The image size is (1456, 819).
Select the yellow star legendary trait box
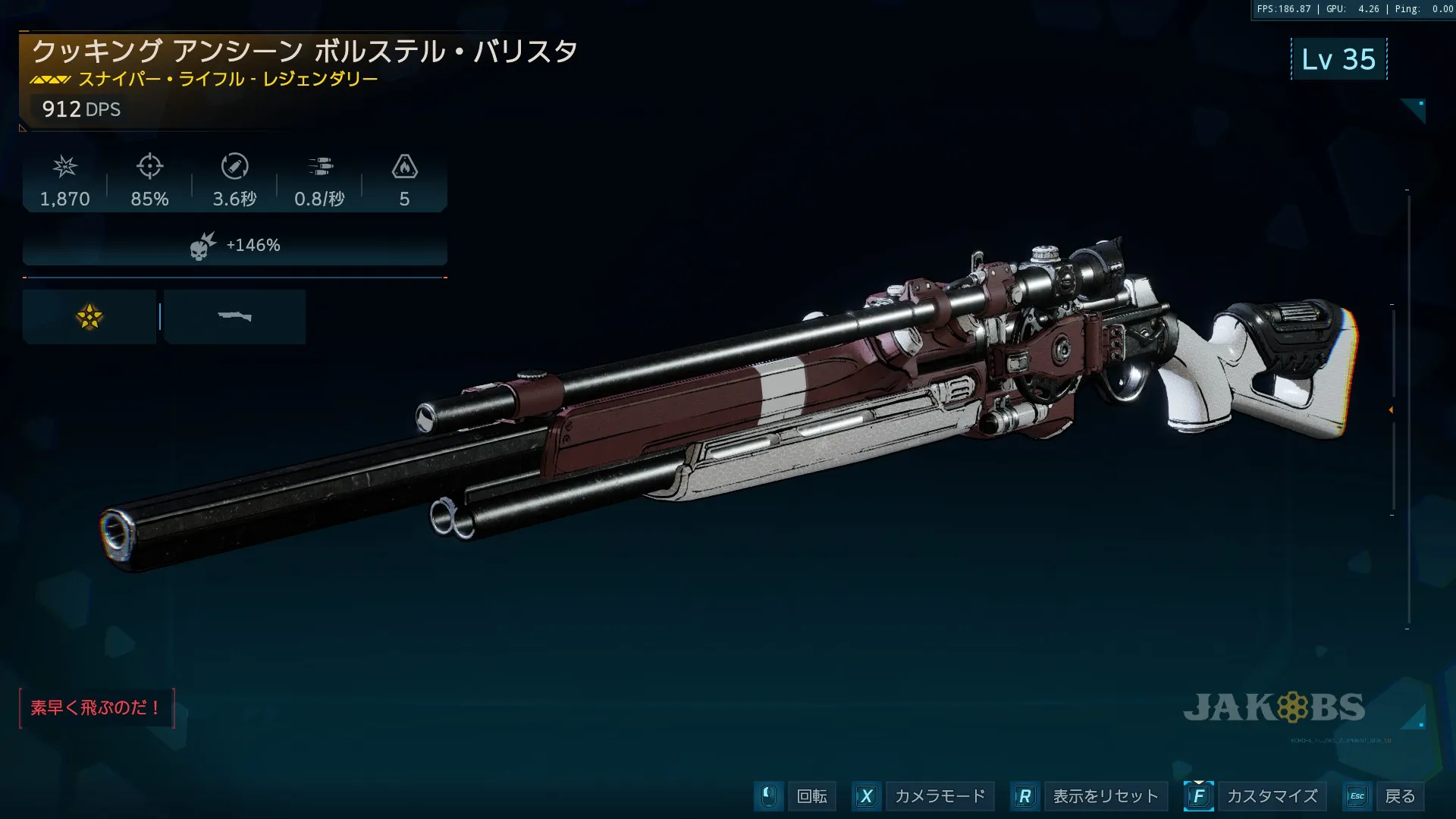89,317
